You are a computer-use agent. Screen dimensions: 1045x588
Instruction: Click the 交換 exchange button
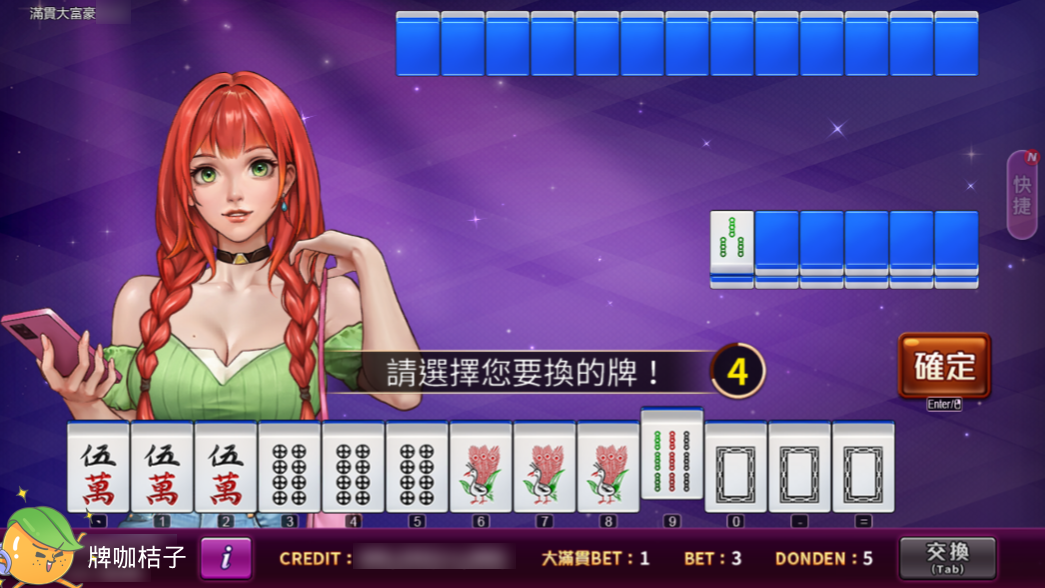point(946,557)
